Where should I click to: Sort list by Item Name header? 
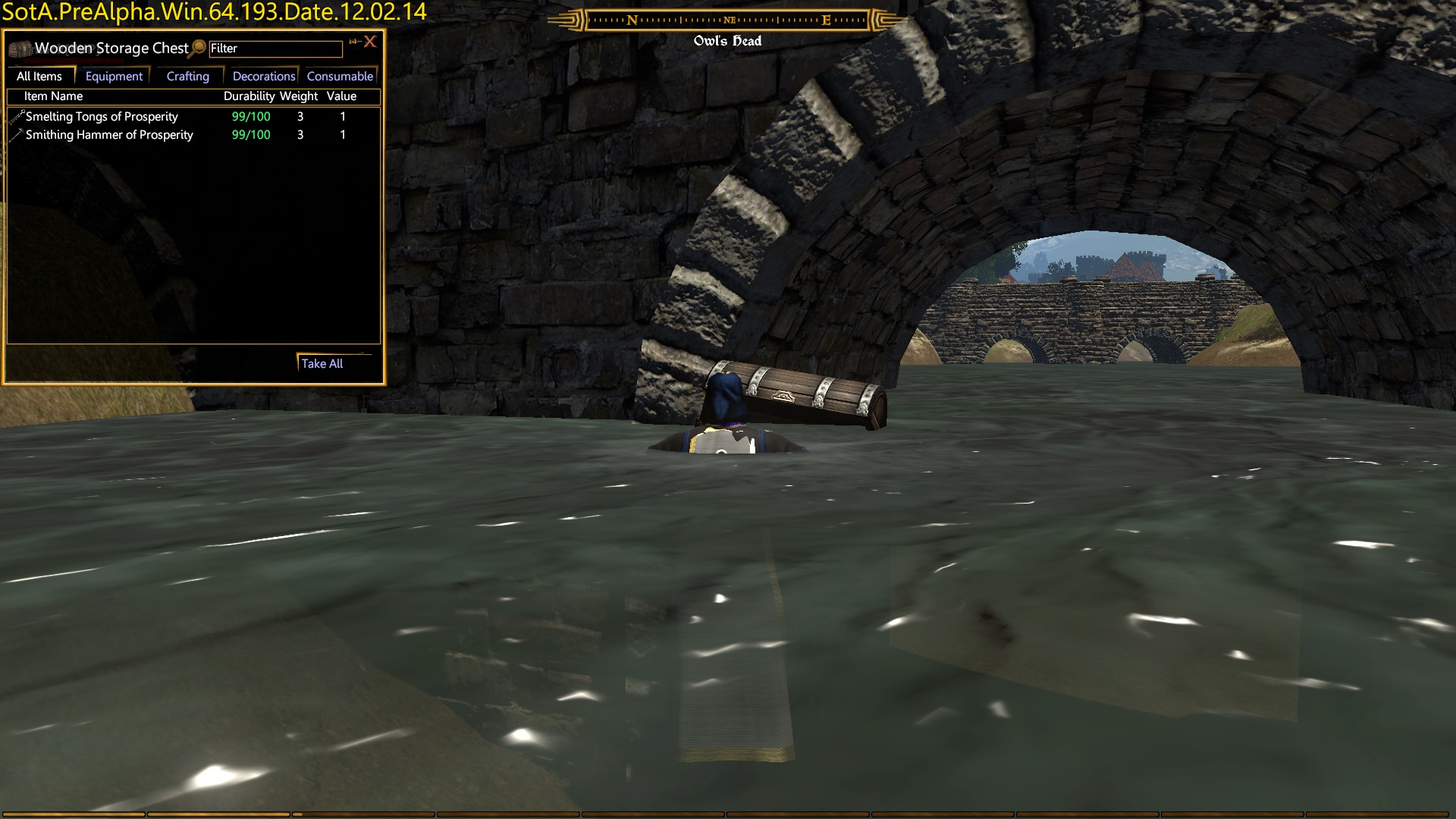(53, 96)
